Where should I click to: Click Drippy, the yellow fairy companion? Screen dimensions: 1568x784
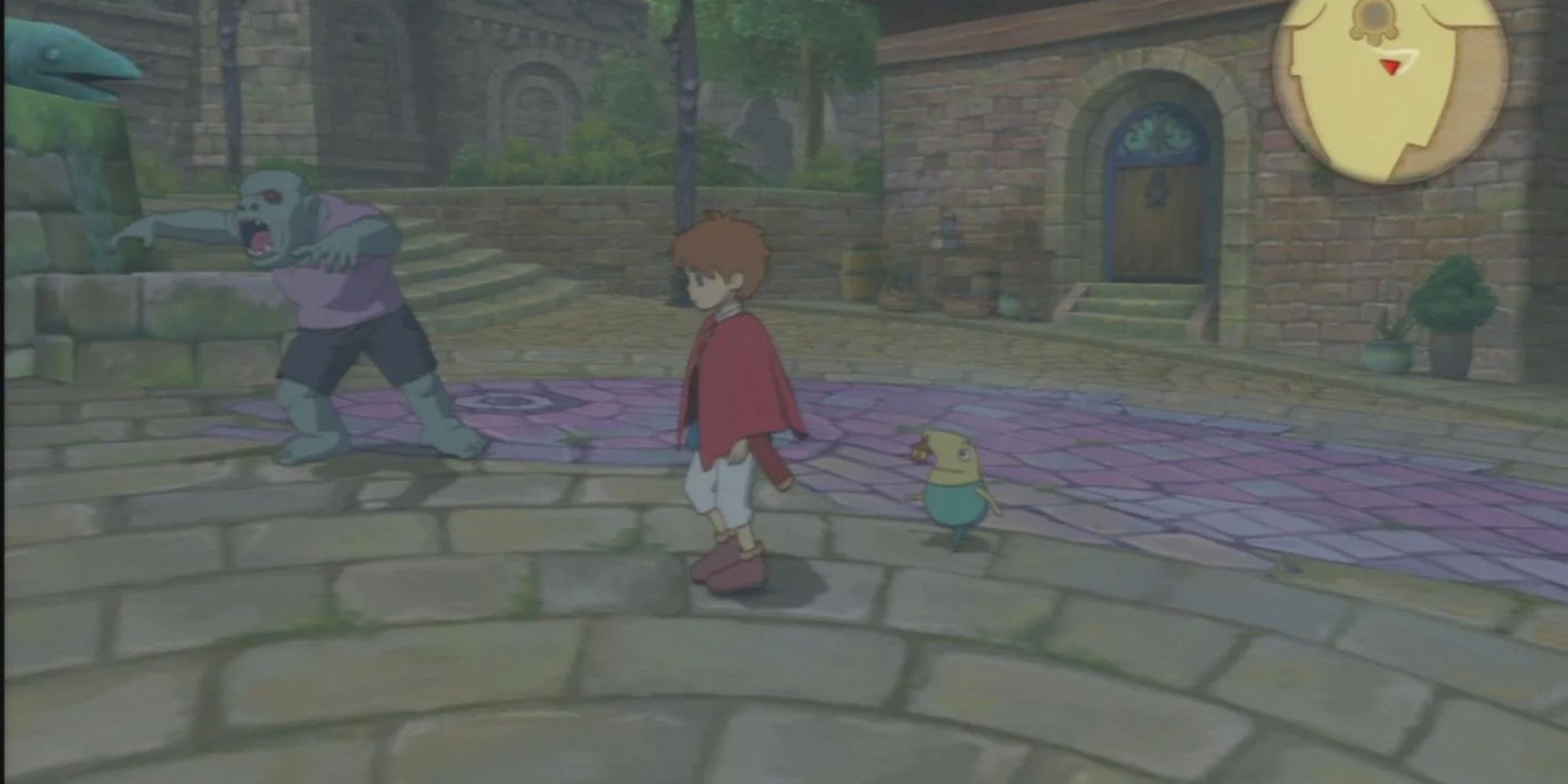pyautogui.click(x=953, y=490)
